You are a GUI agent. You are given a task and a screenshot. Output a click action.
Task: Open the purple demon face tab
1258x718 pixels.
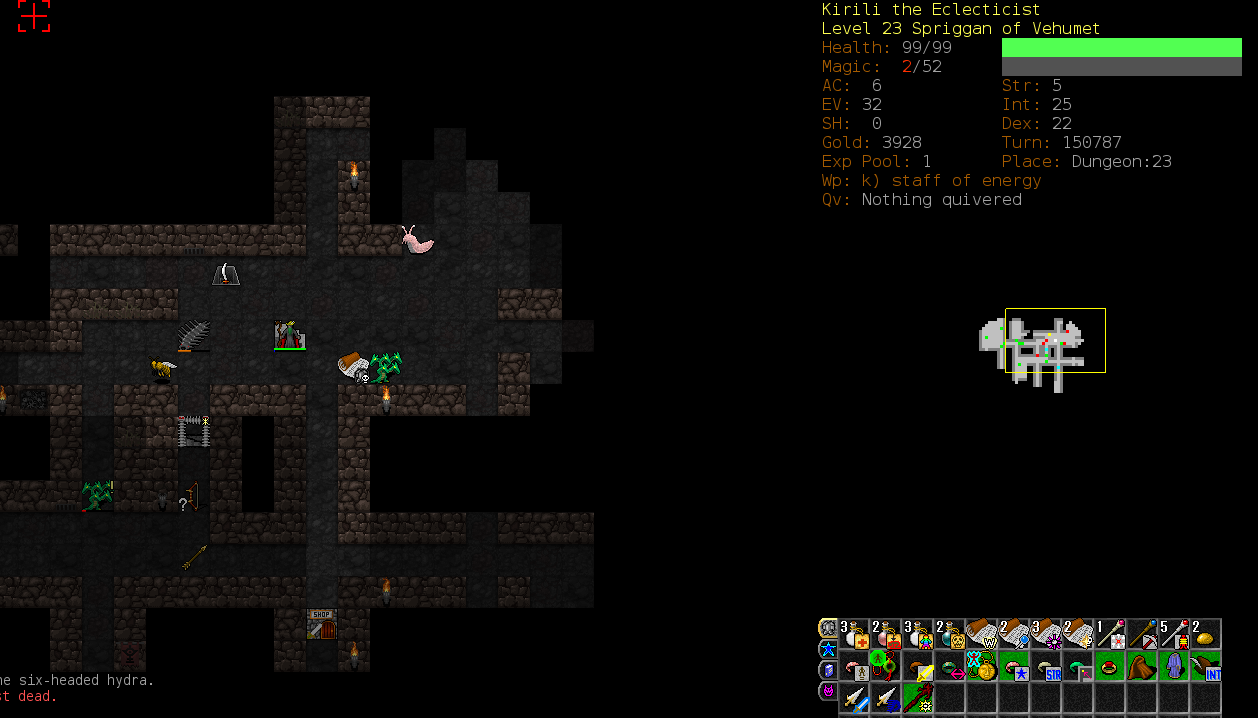click(x=828, y=691)
